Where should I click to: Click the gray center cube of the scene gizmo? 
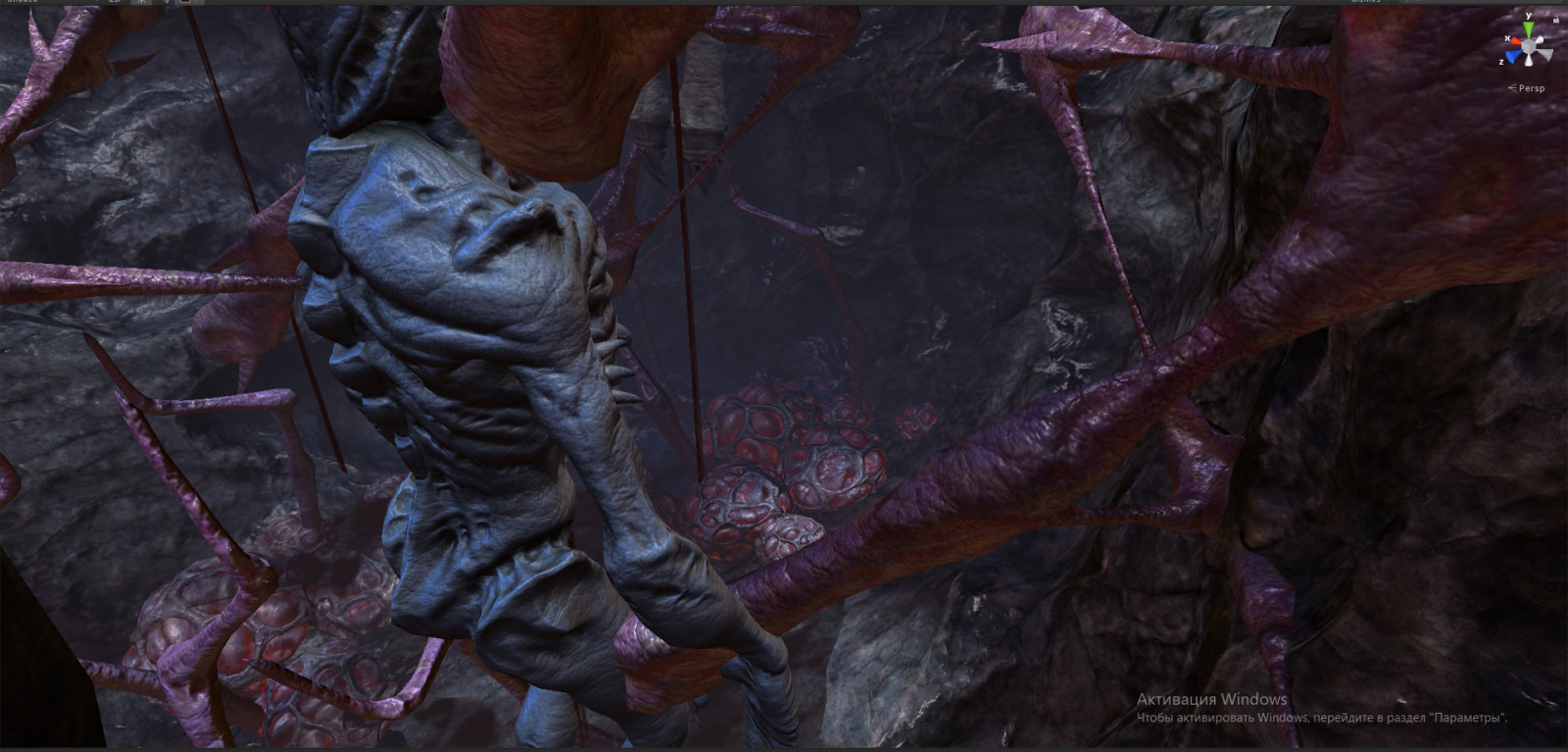[1529, 46]
